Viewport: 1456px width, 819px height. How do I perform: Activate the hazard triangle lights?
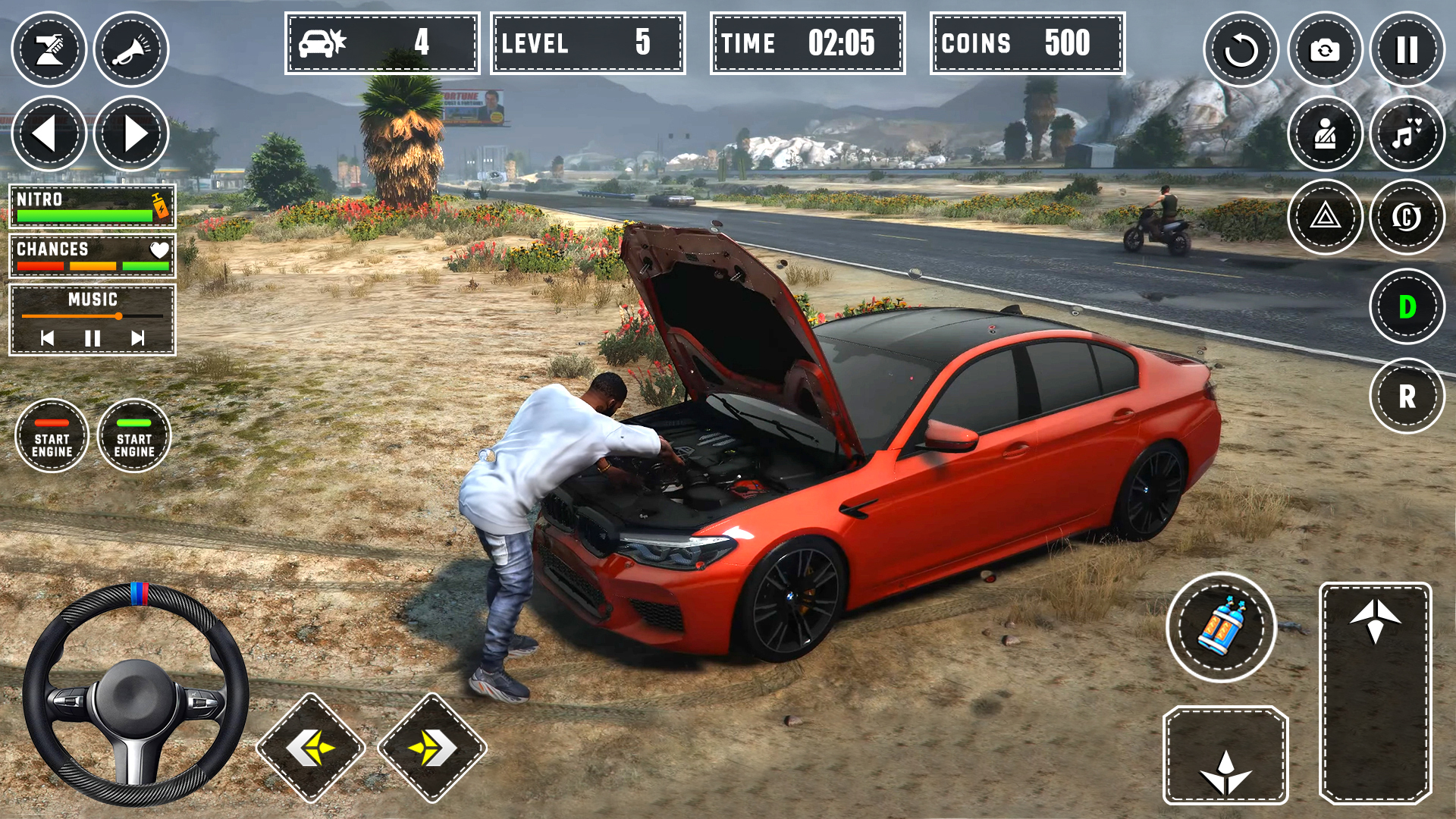click(1325, 218)
